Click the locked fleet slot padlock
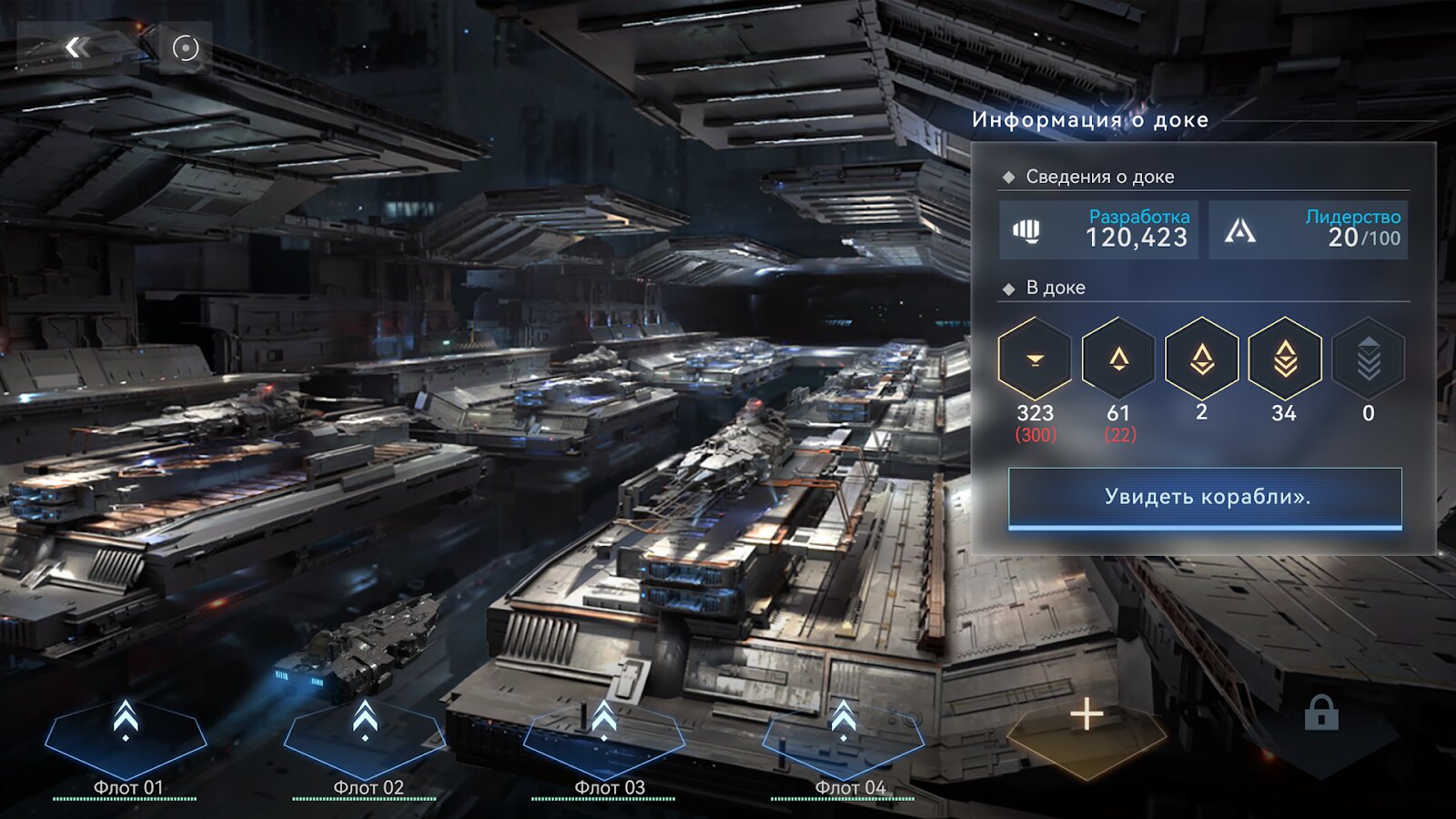This screenshot has width=1456, height=819. 1320,714
